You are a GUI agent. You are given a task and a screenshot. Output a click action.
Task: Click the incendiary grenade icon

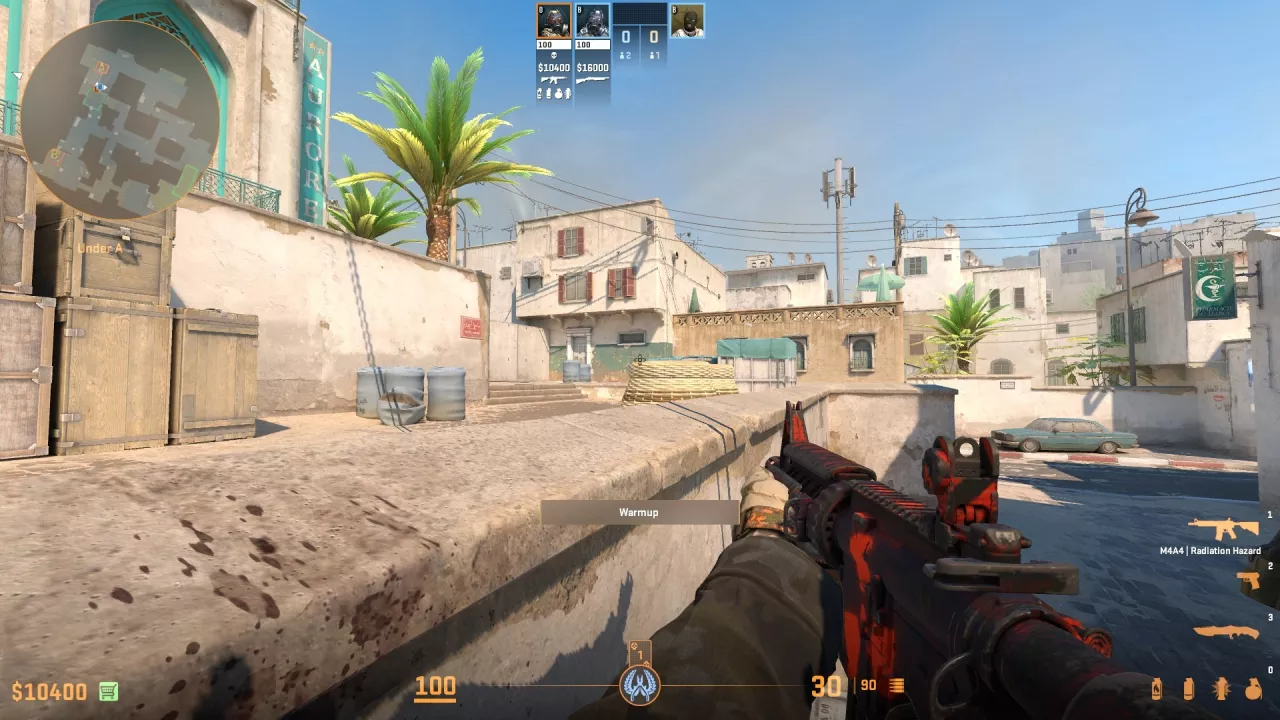(1157, 690)
